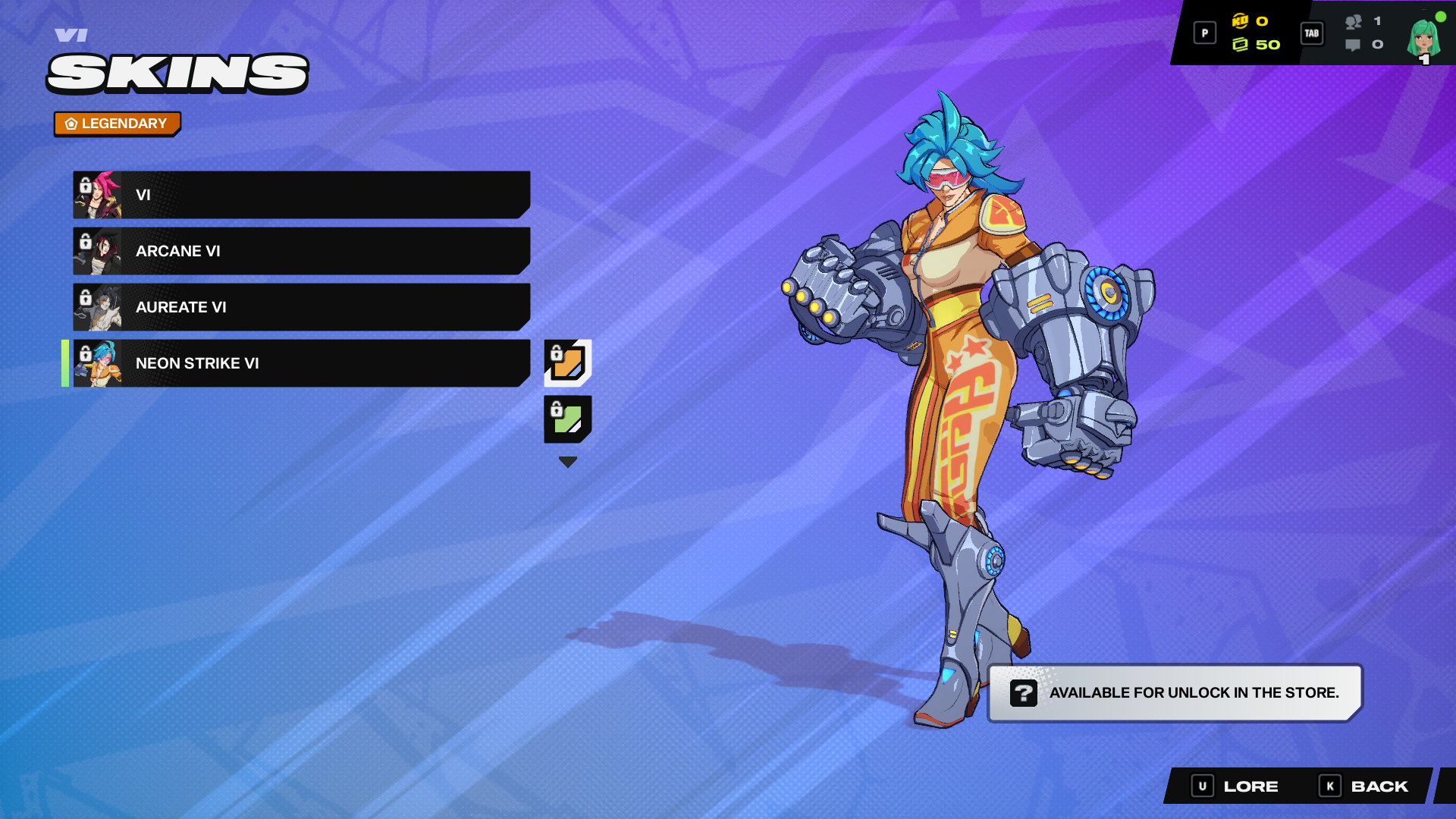Click the chat bubble message icon
This screenshot has width=1456, height=819.
(1354, 45)
